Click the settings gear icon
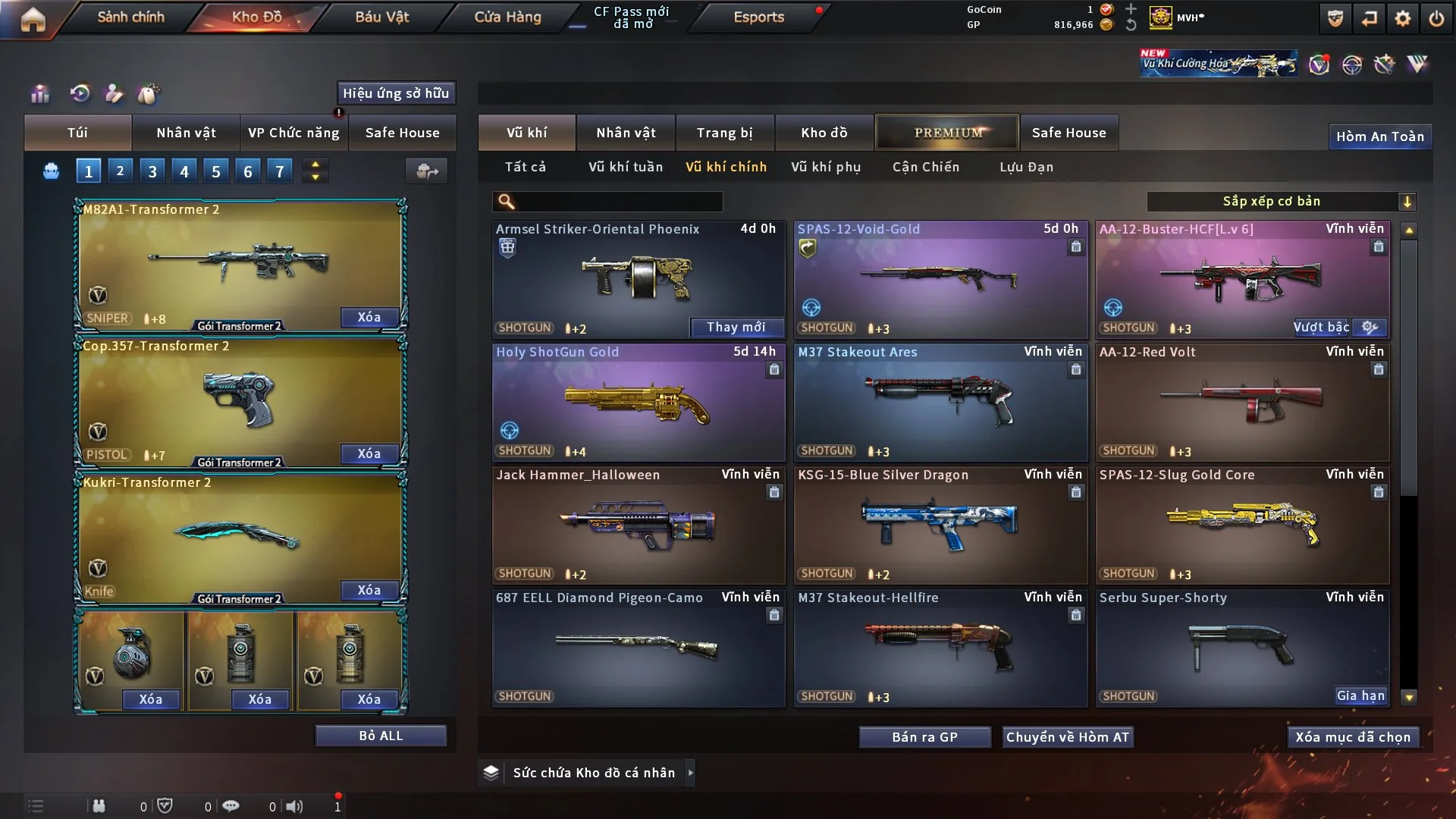The image size is (1456, 819). pyautogui.click(x=1402, y=18)
